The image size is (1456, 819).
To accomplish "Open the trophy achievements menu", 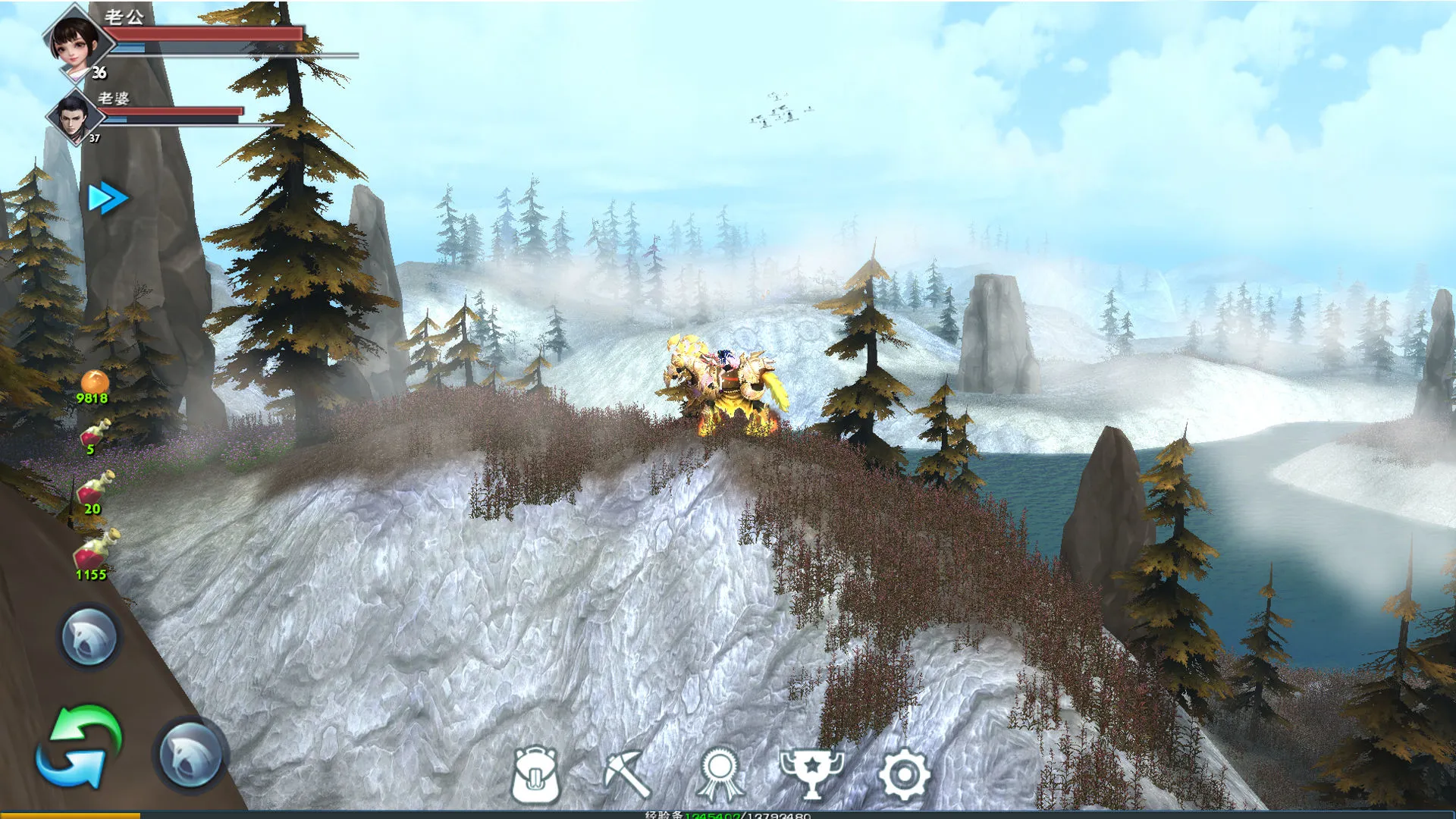I will [x=811, y=774].
